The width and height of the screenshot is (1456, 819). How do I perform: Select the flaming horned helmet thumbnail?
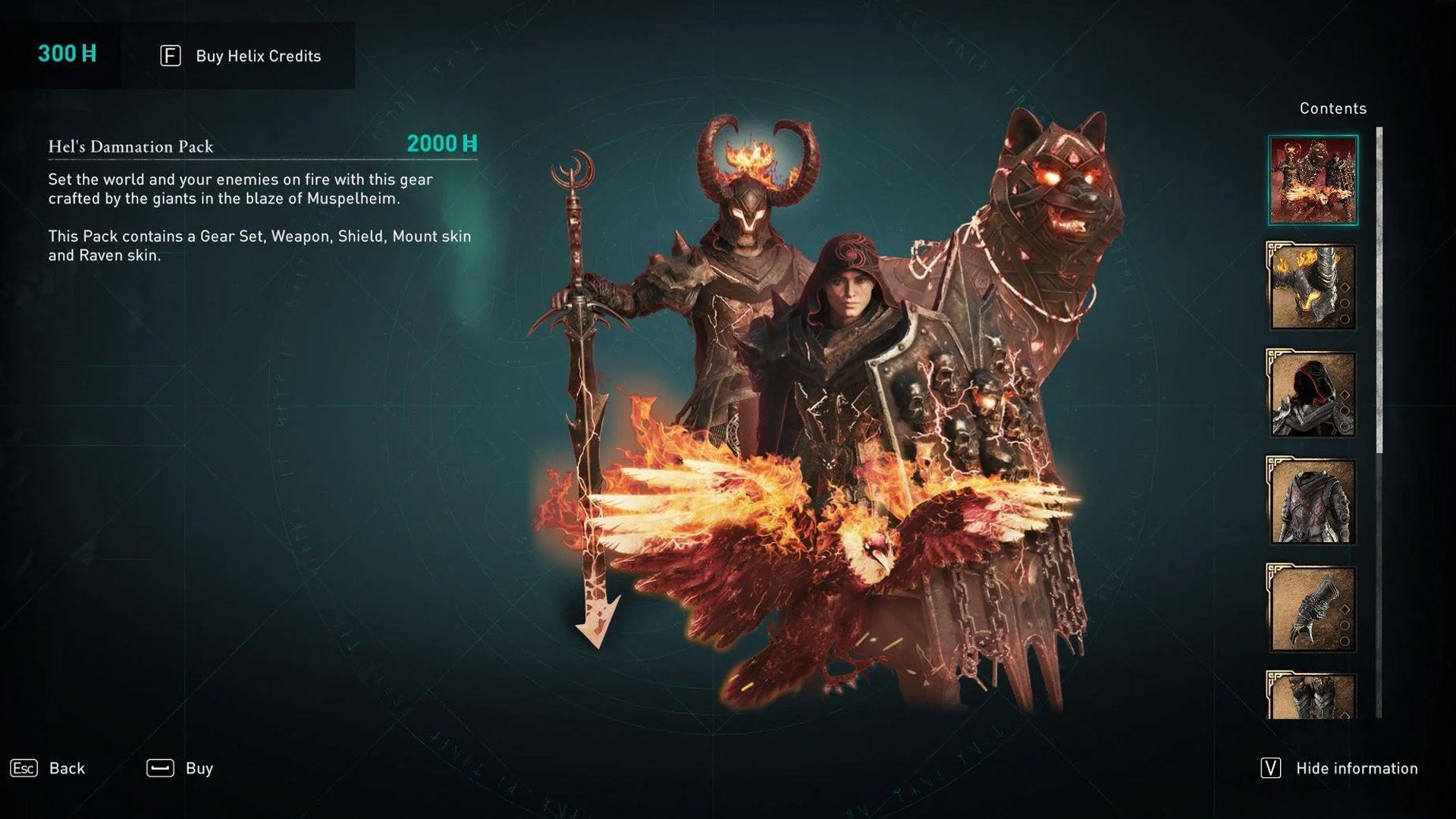(x=1311, y=287)
